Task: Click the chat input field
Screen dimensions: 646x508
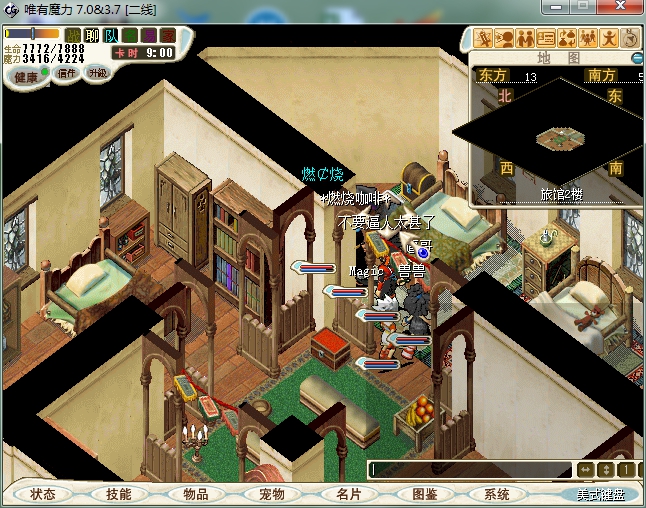Action: pos(468,469)
